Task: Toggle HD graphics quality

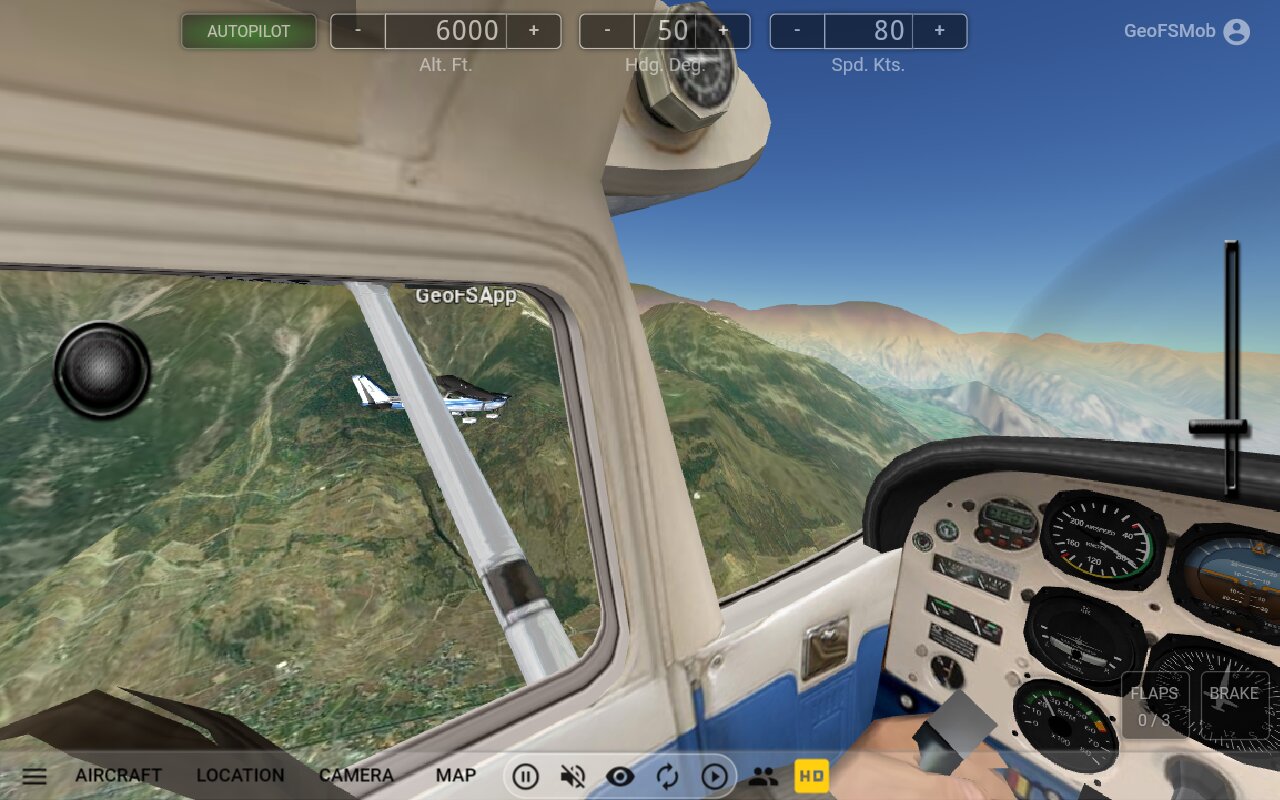Action: (812, 775)
